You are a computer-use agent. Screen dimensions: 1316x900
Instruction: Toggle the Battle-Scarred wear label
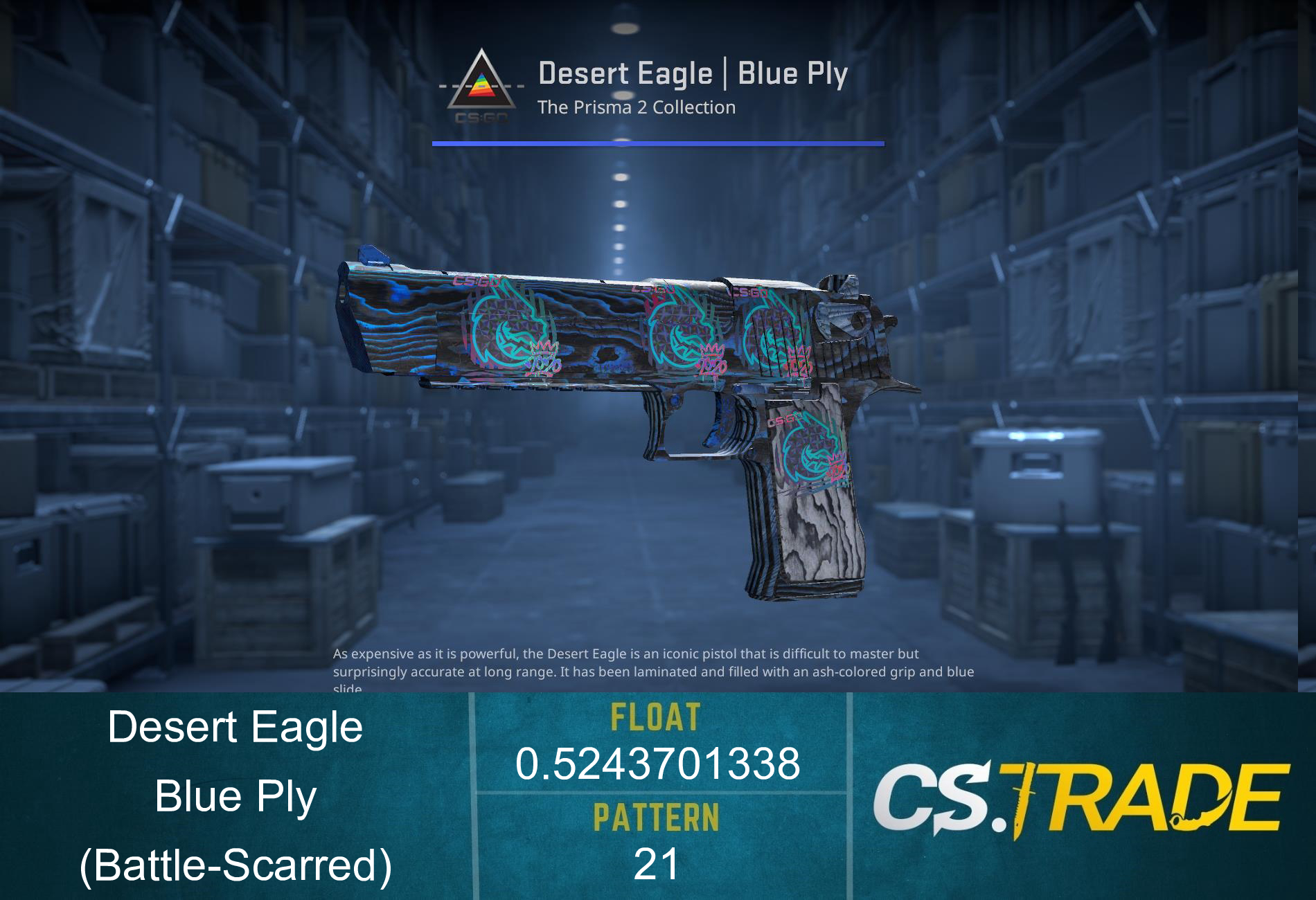(x=235, y=867)
